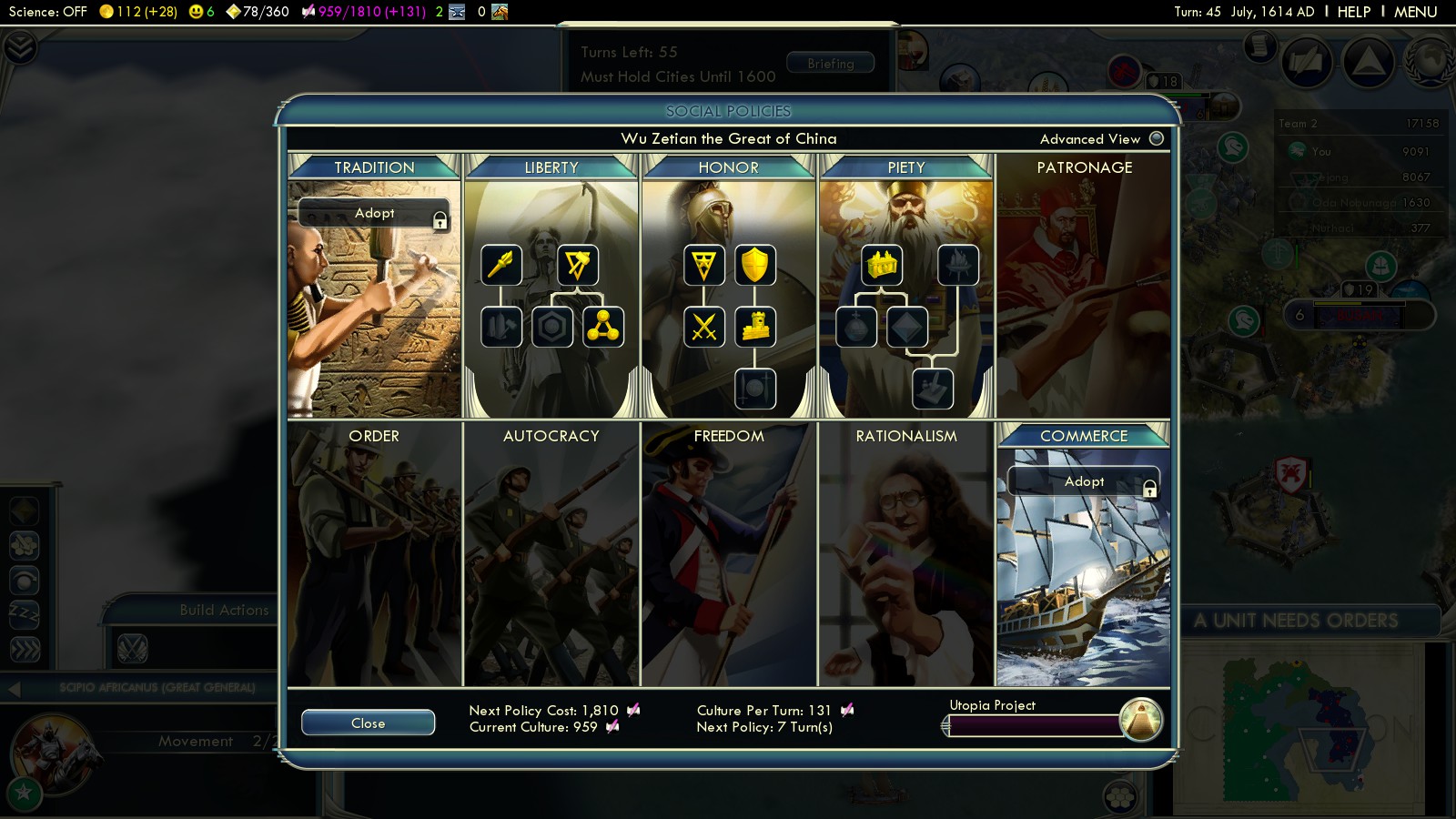Open the HELP link
Screen dimensions: 1456x819
1353,12
